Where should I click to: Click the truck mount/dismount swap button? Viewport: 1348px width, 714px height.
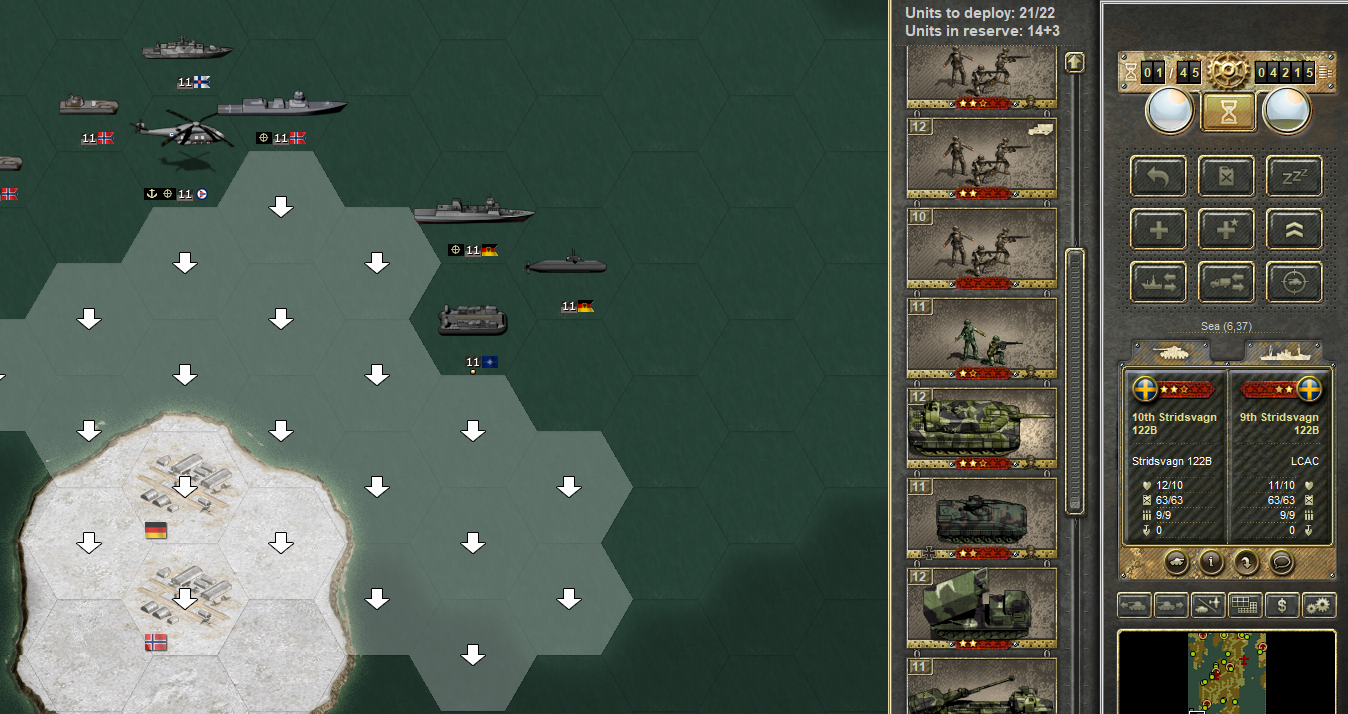1227,283
